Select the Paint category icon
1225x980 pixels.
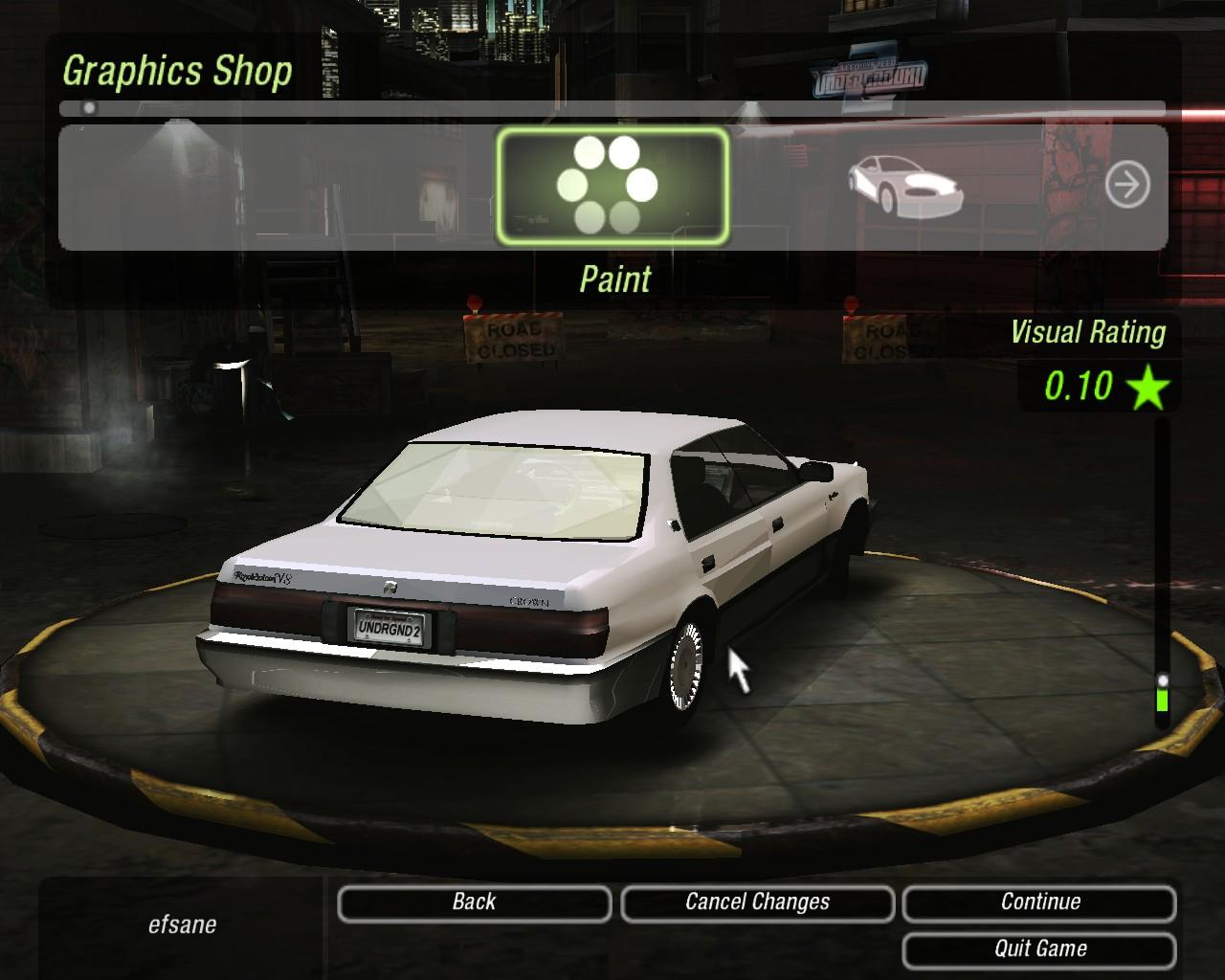612,187
